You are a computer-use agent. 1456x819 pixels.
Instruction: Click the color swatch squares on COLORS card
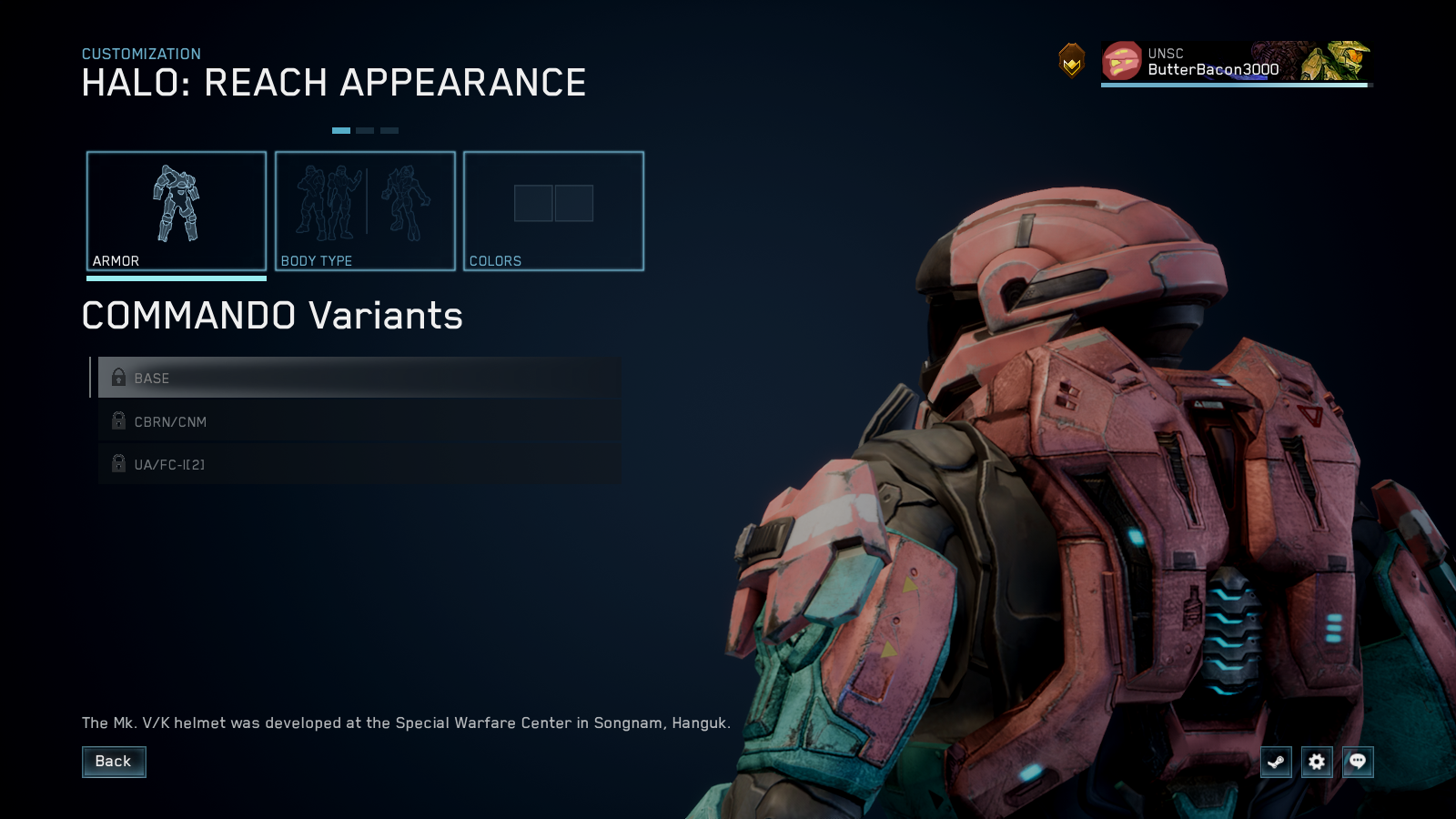pyautogui.click(x=553, y=202)
